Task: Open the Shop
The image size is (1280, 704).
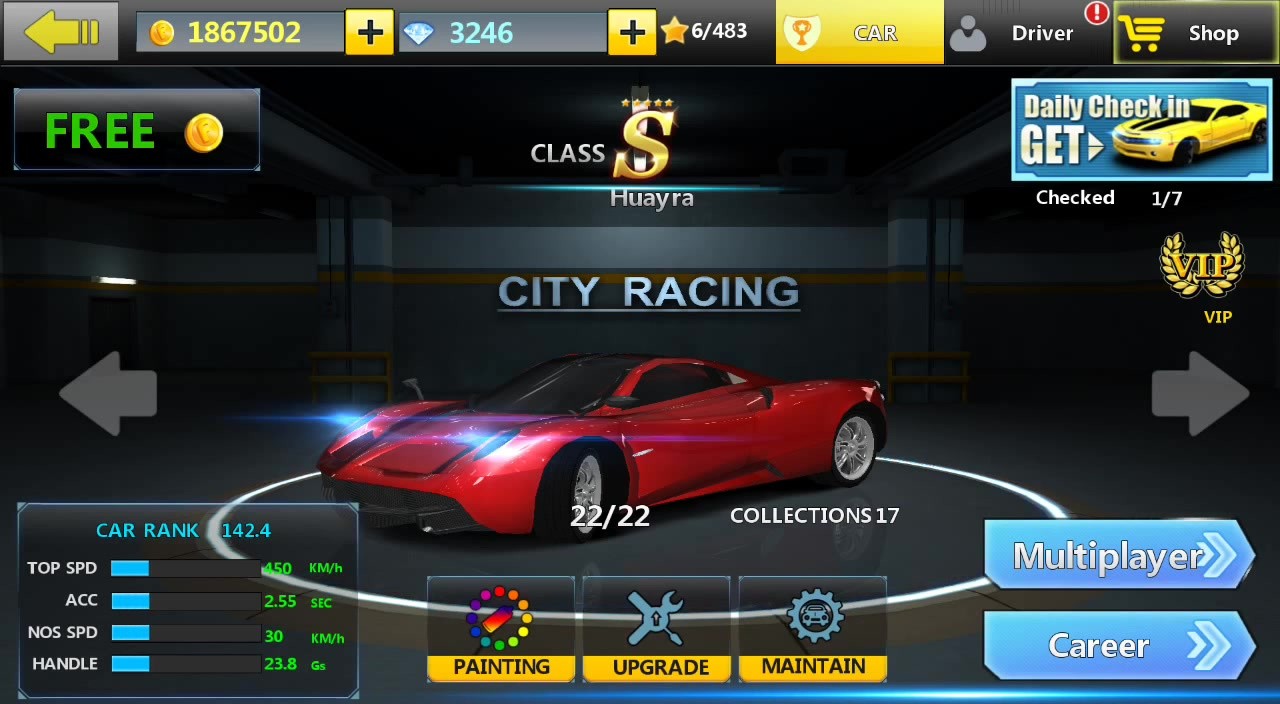Action: click(1195, 33)
